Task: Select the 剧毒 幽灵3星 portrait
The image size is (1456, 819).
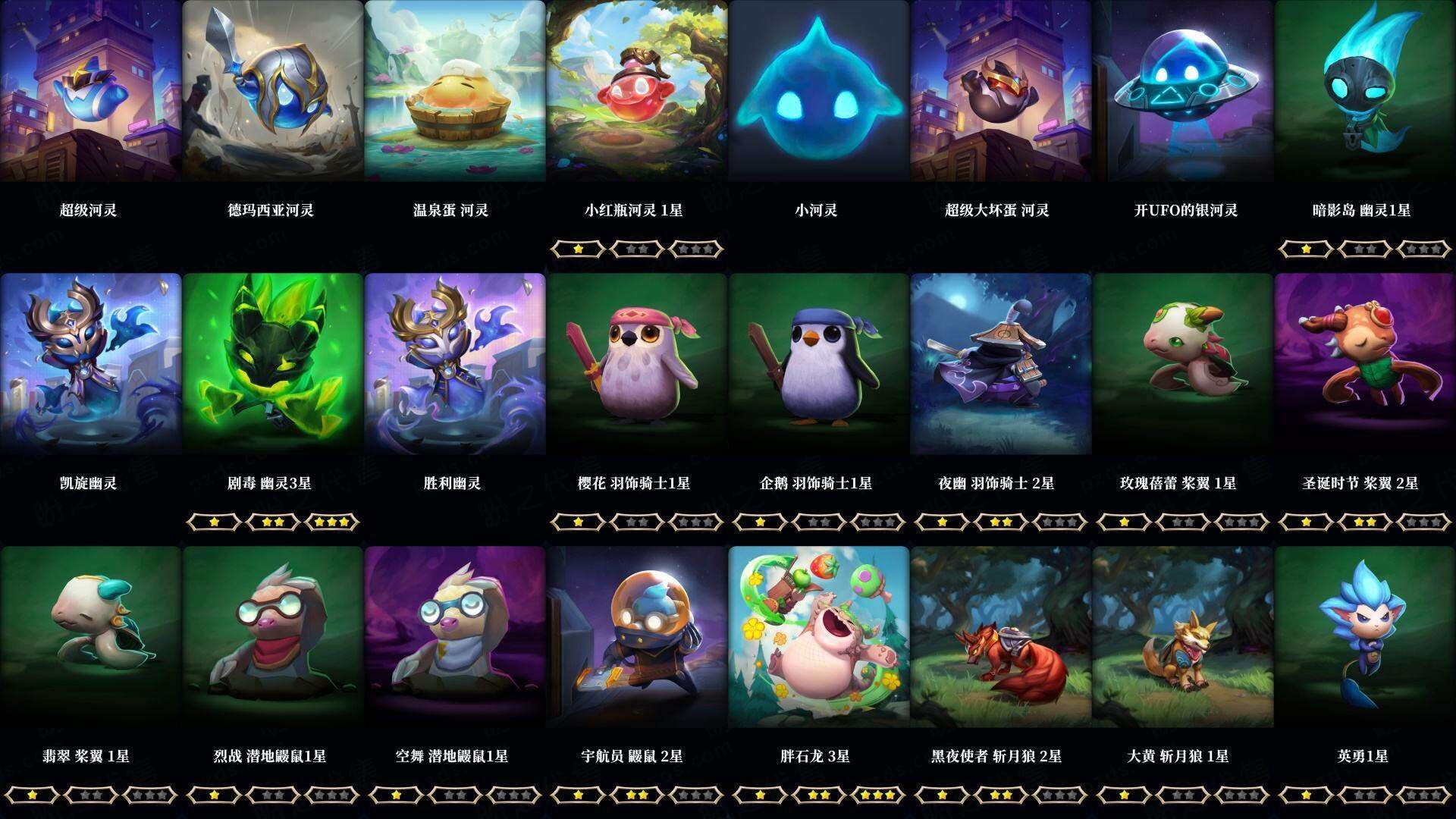Action: point(273,364)
